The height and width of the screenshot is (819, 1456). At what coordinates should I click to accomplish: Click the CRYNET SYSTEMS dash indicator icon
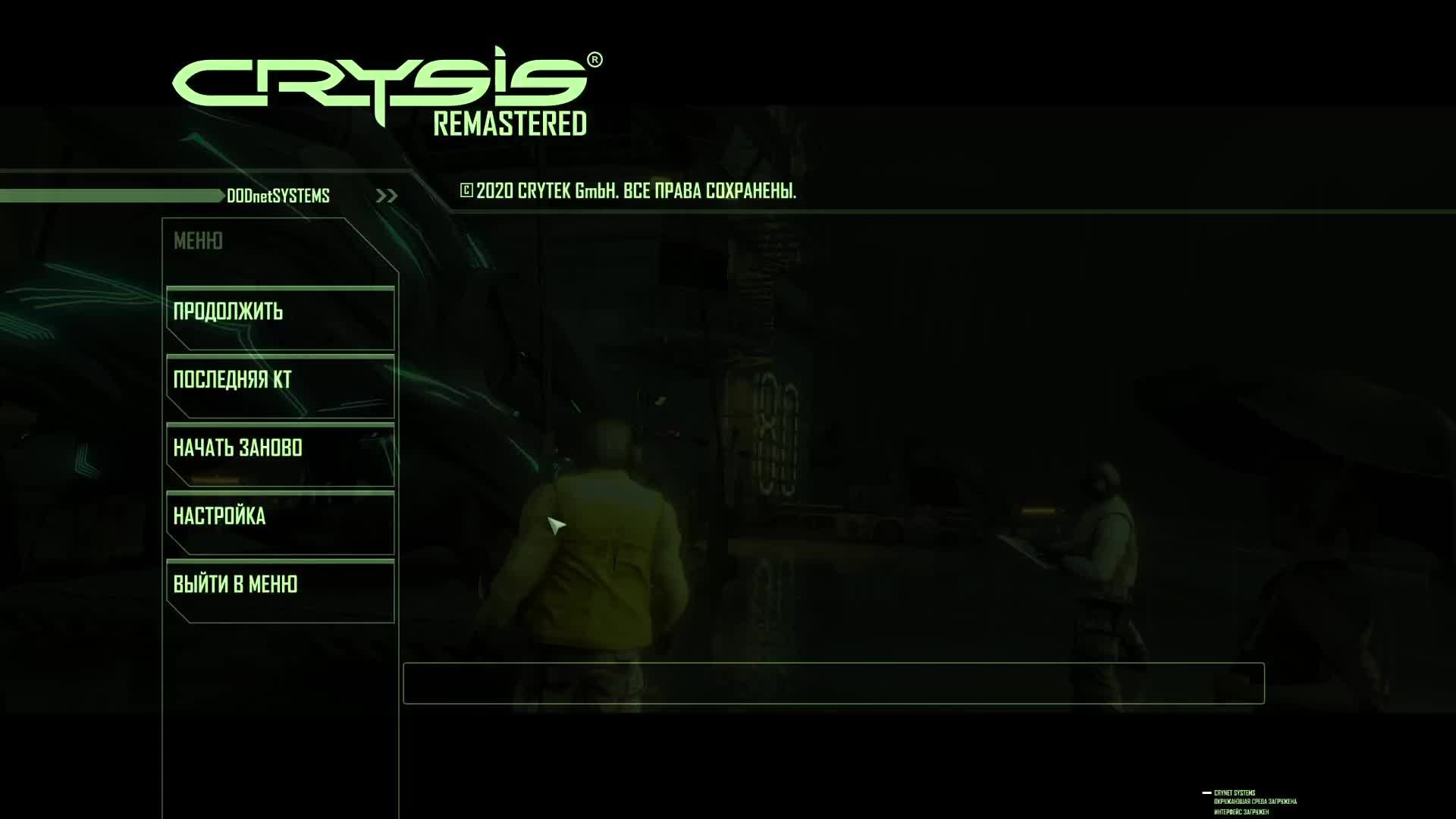(1204, 792)
